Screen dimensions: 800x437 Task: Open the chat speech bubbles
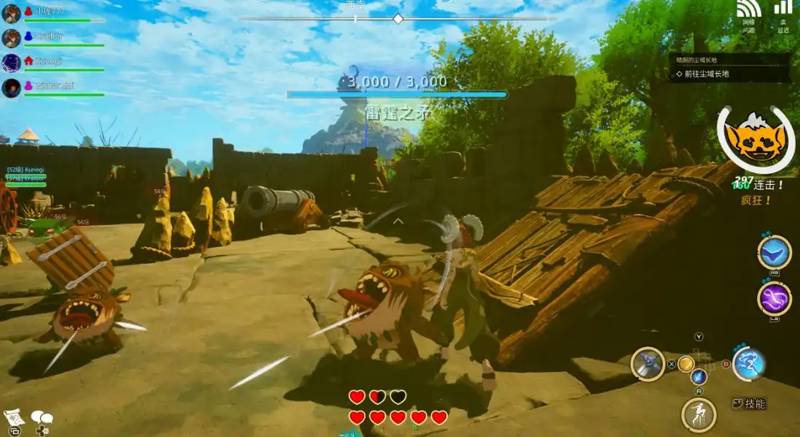tap(42, 417)
